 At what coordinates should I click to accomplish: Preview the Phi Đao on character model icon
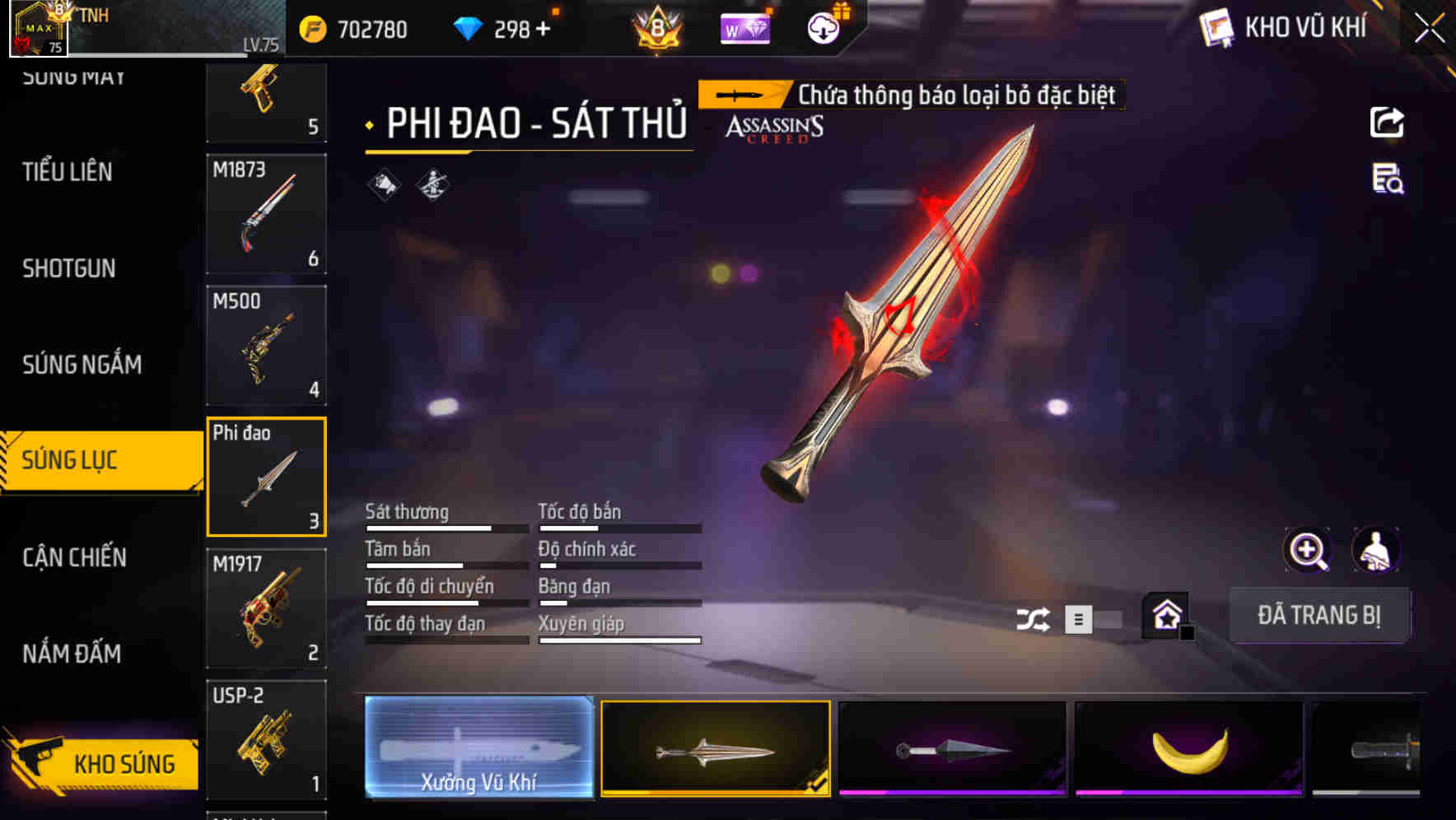pos(1377,550)
